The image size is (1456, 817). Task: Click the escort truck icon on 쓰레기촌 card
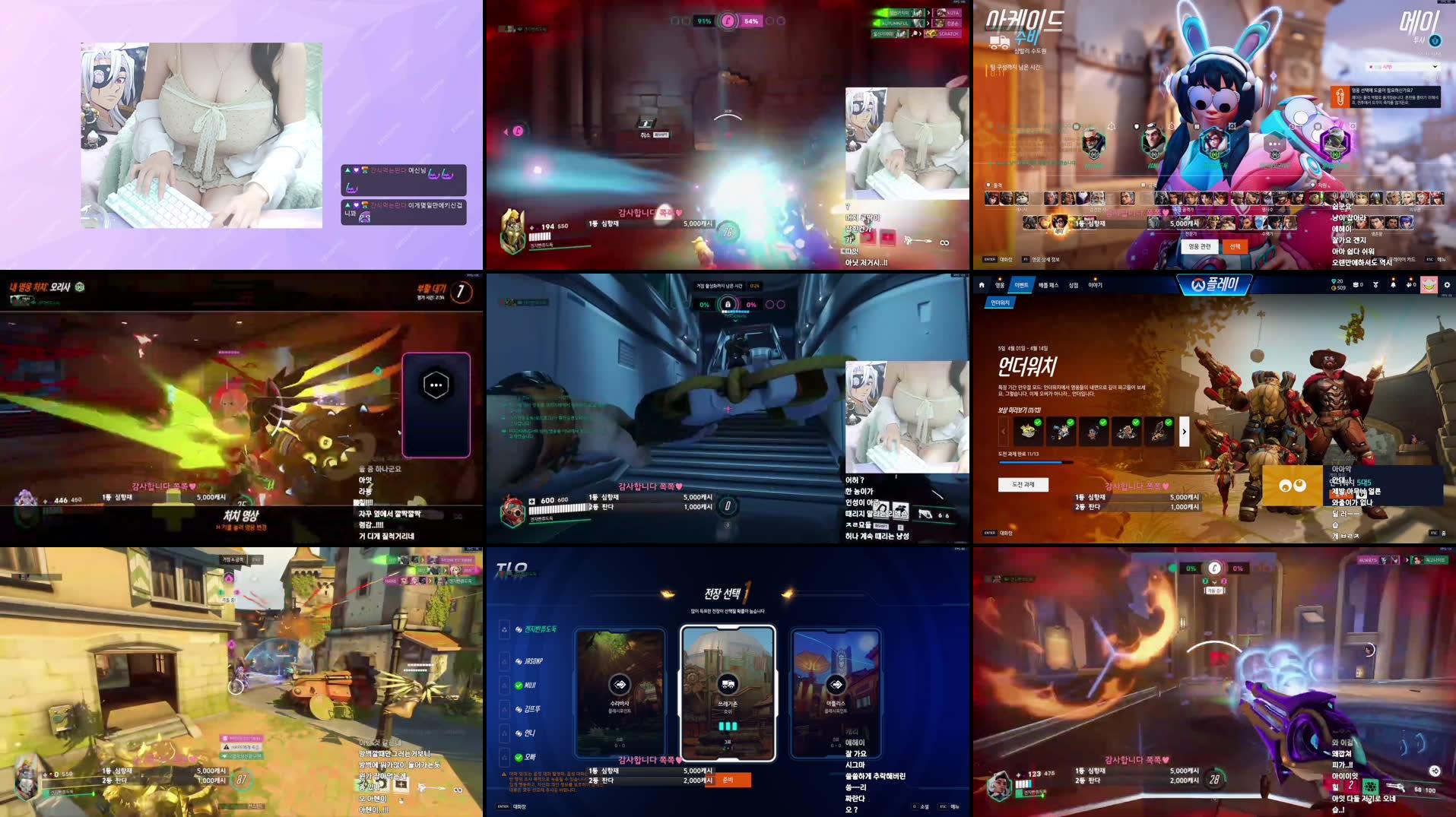click(x=727, y=682)
